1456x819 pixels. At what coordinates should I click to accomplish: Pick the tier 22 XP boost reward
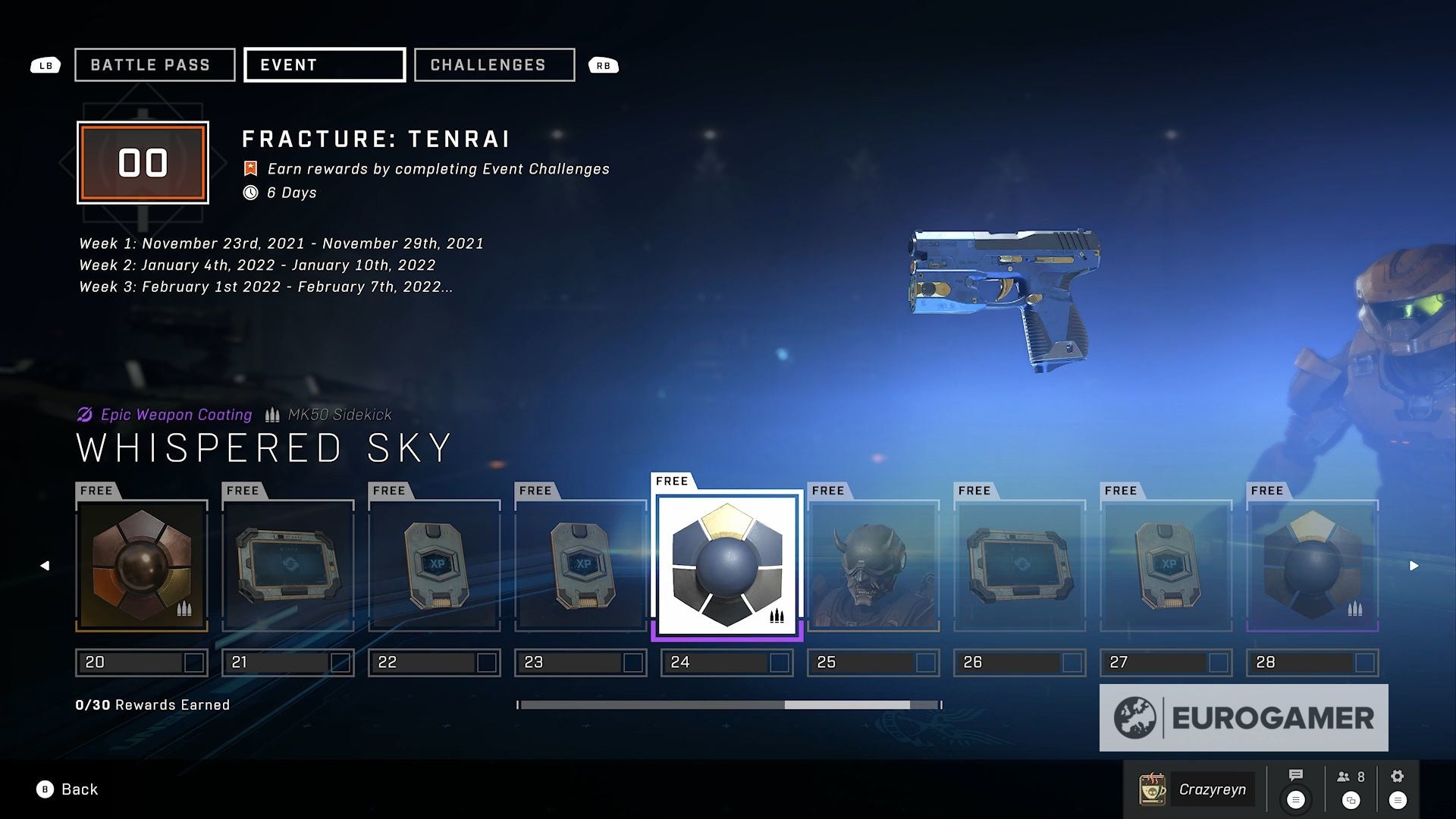[435, 565]
